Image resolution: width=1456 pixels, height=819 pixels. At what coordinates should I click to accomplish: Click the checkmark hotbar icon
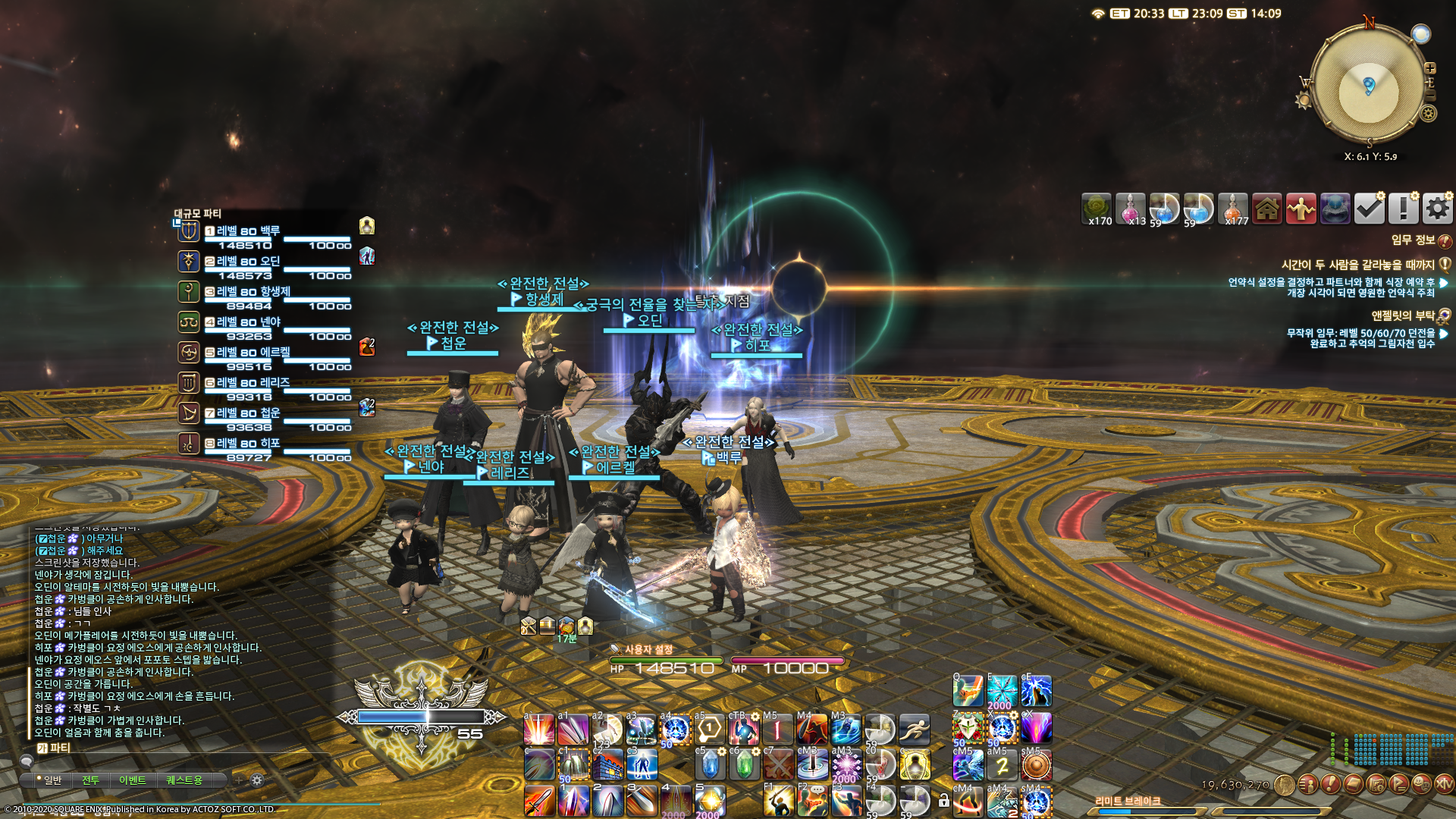tap(1369, 209)
